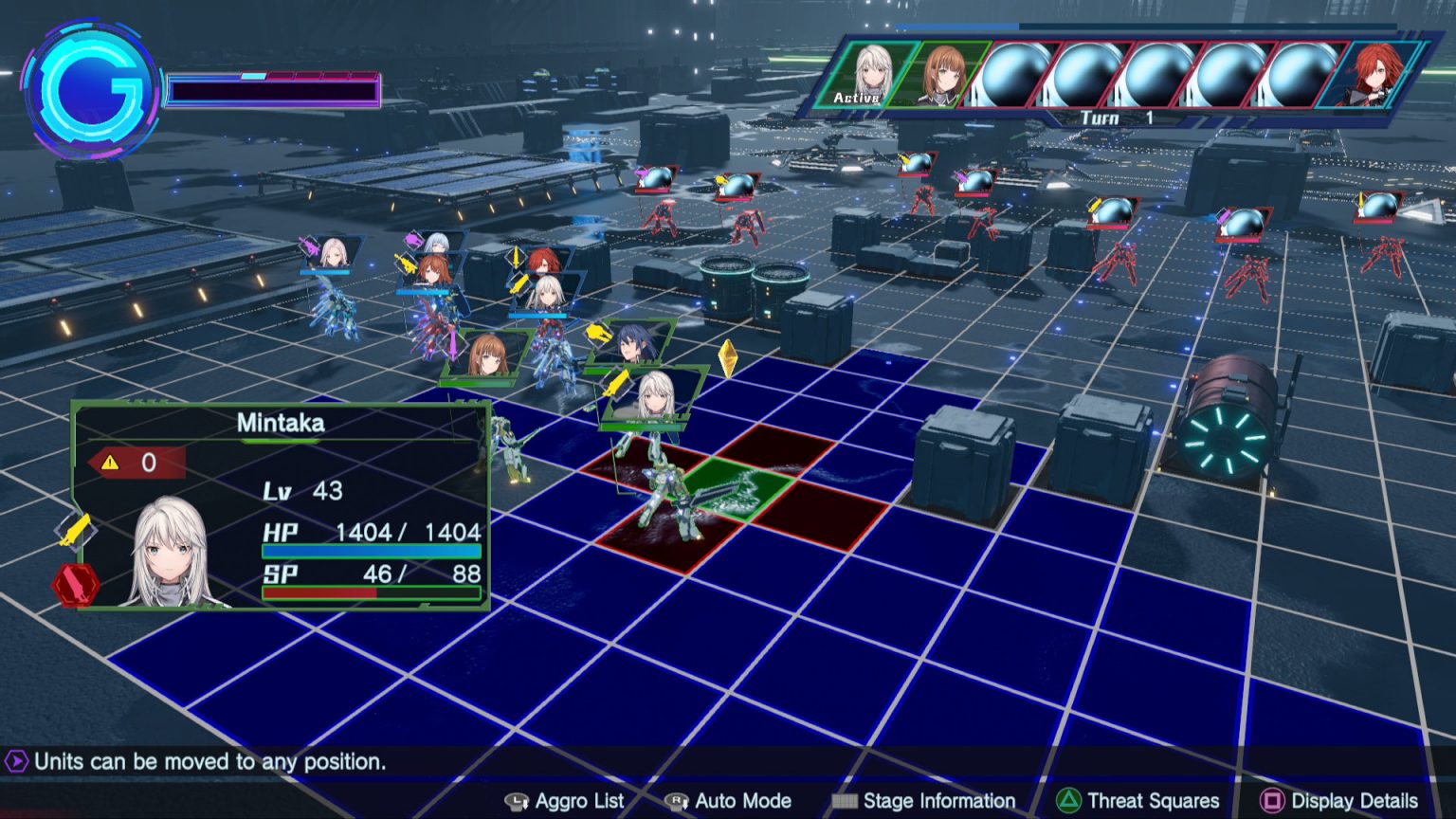Select the green highlighted tile on the grid

tap(737, 489)
